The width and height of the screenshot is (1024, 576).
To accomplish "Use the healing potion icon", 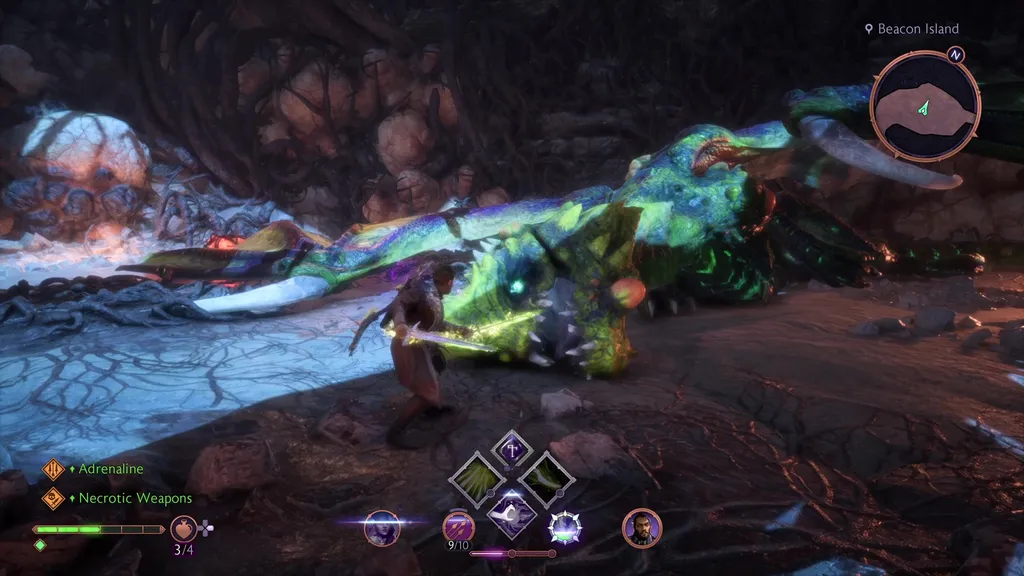I will 184,527.
